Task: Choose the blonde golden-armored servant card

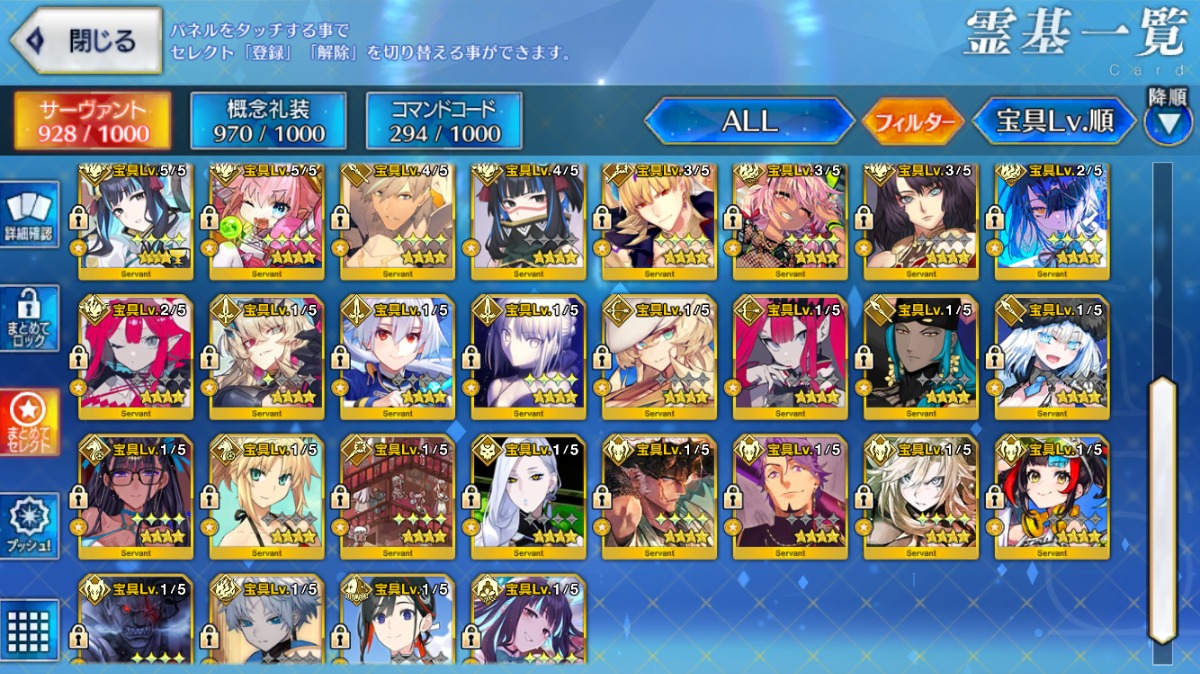Action: (x=659, y=220)
